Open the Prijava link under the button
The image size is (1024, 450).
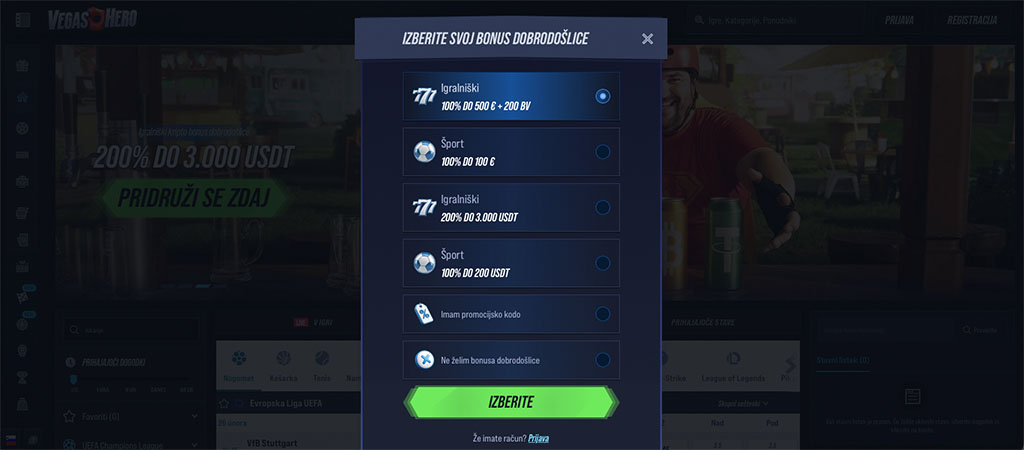point(538,438)
